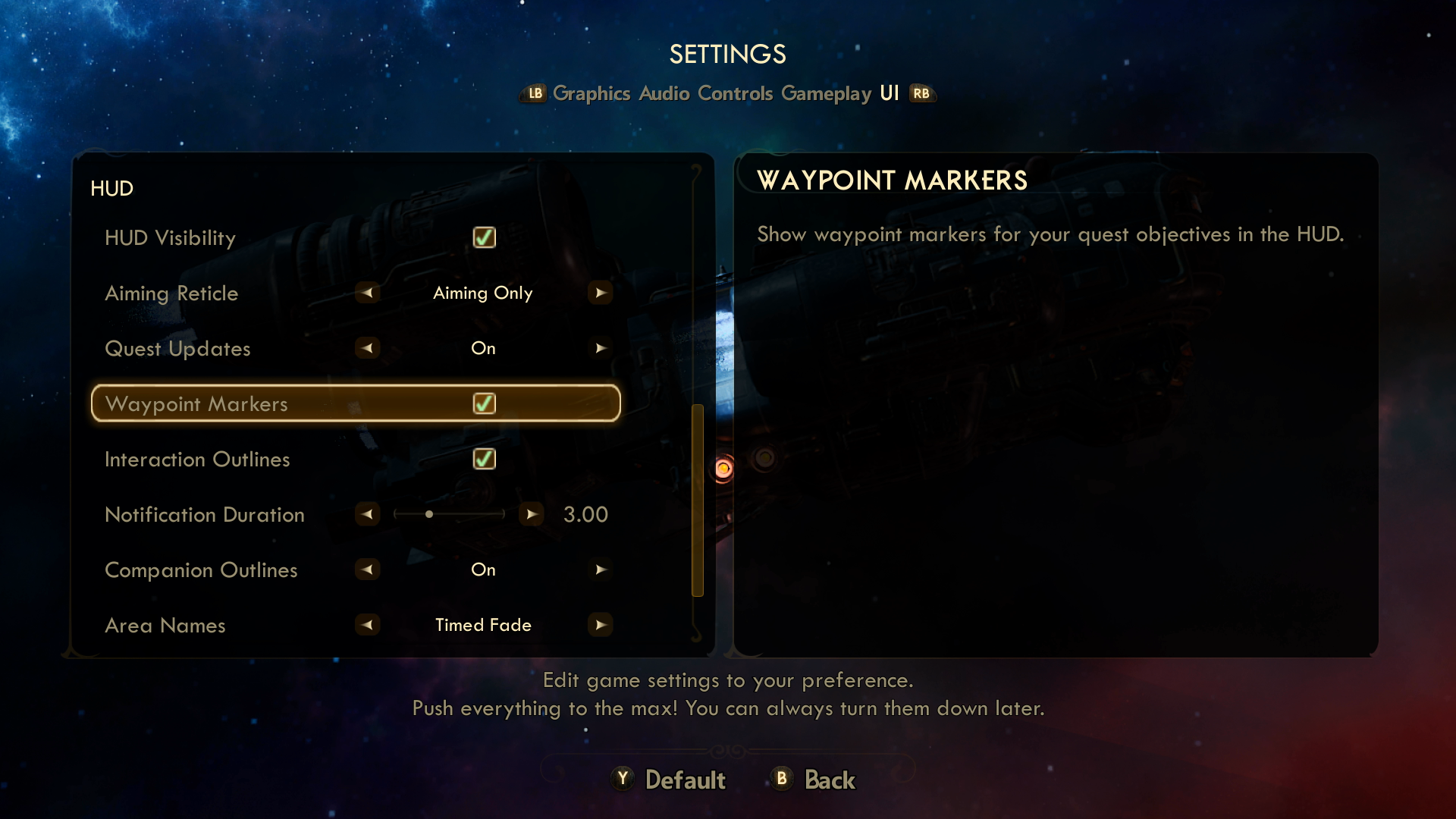Click the left arrow for Quest Updates

tap(368, 348)
